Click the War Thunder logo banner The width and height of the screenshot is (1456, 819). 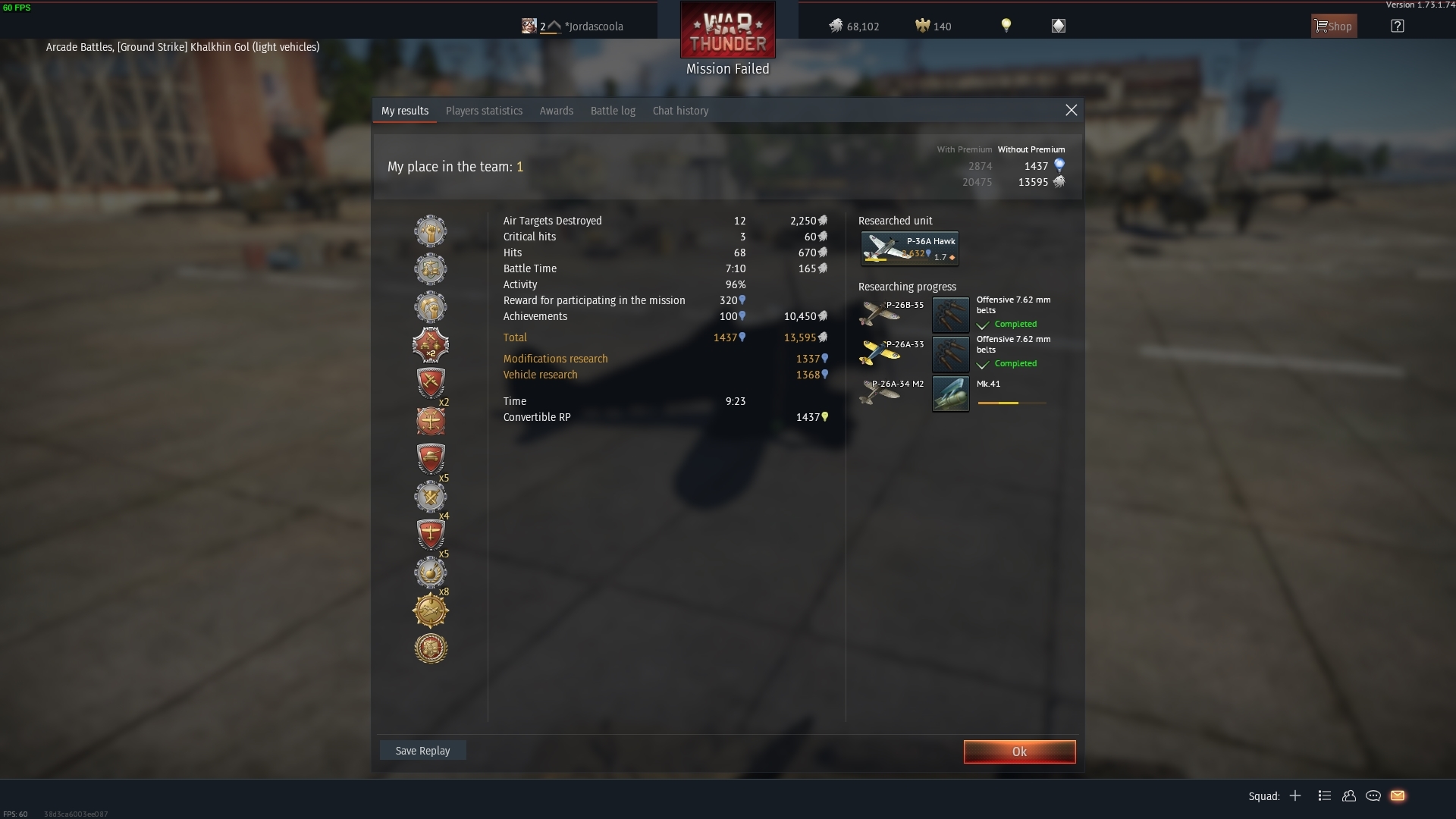click(727, 30)
